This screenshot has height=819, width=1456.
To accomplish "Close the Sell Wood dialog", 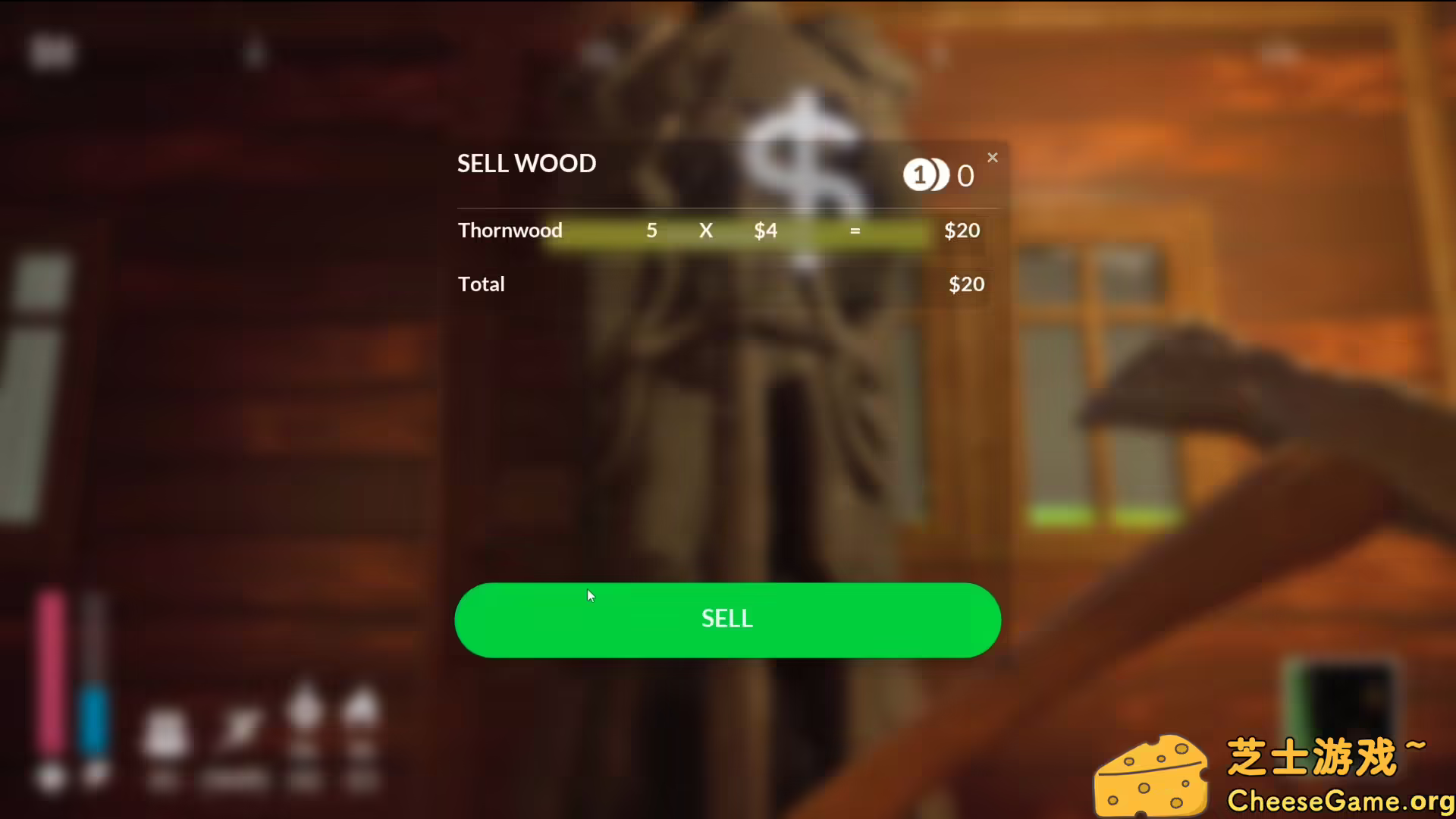I will tap(993, 157).
